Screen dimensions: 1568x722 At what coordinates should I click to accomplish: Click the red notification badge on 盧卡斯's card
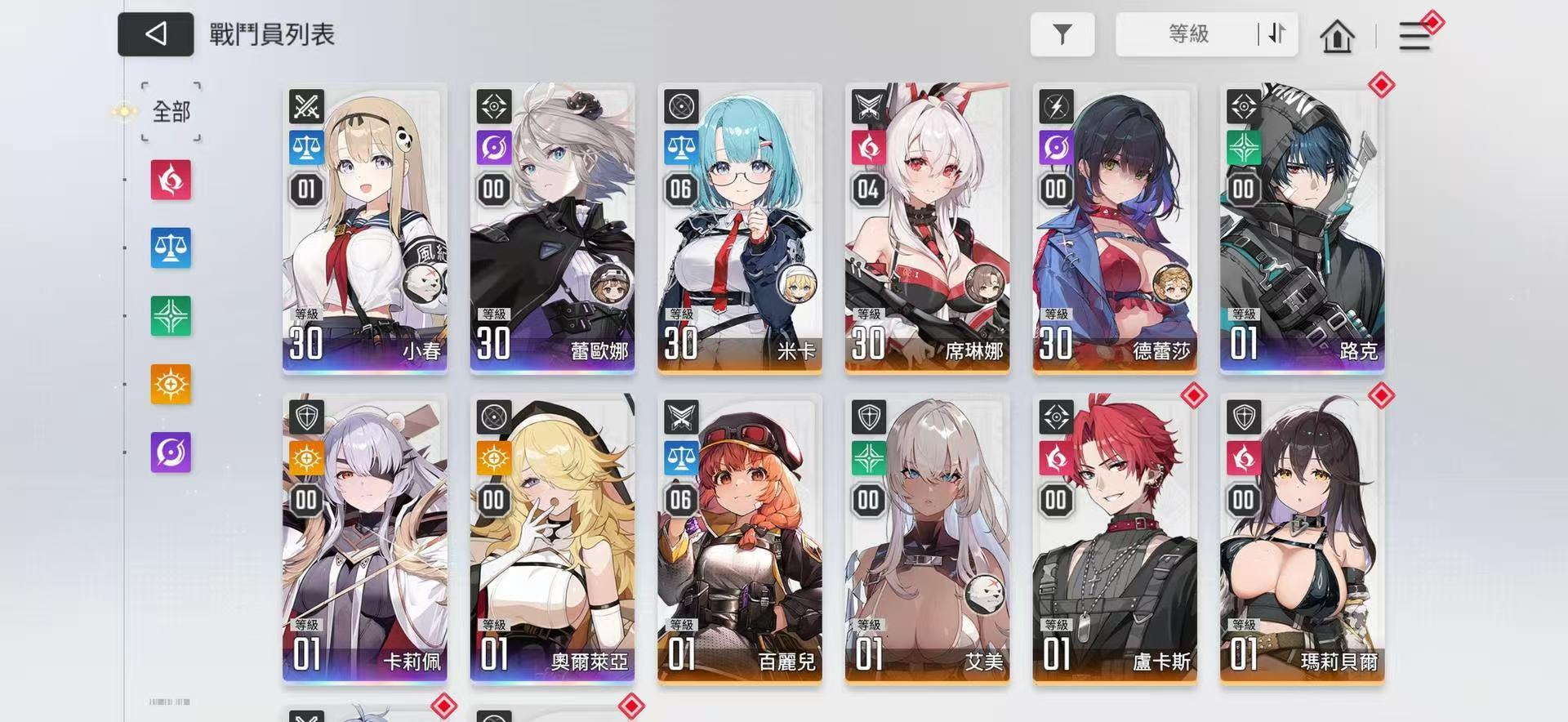coord(1193,394)
